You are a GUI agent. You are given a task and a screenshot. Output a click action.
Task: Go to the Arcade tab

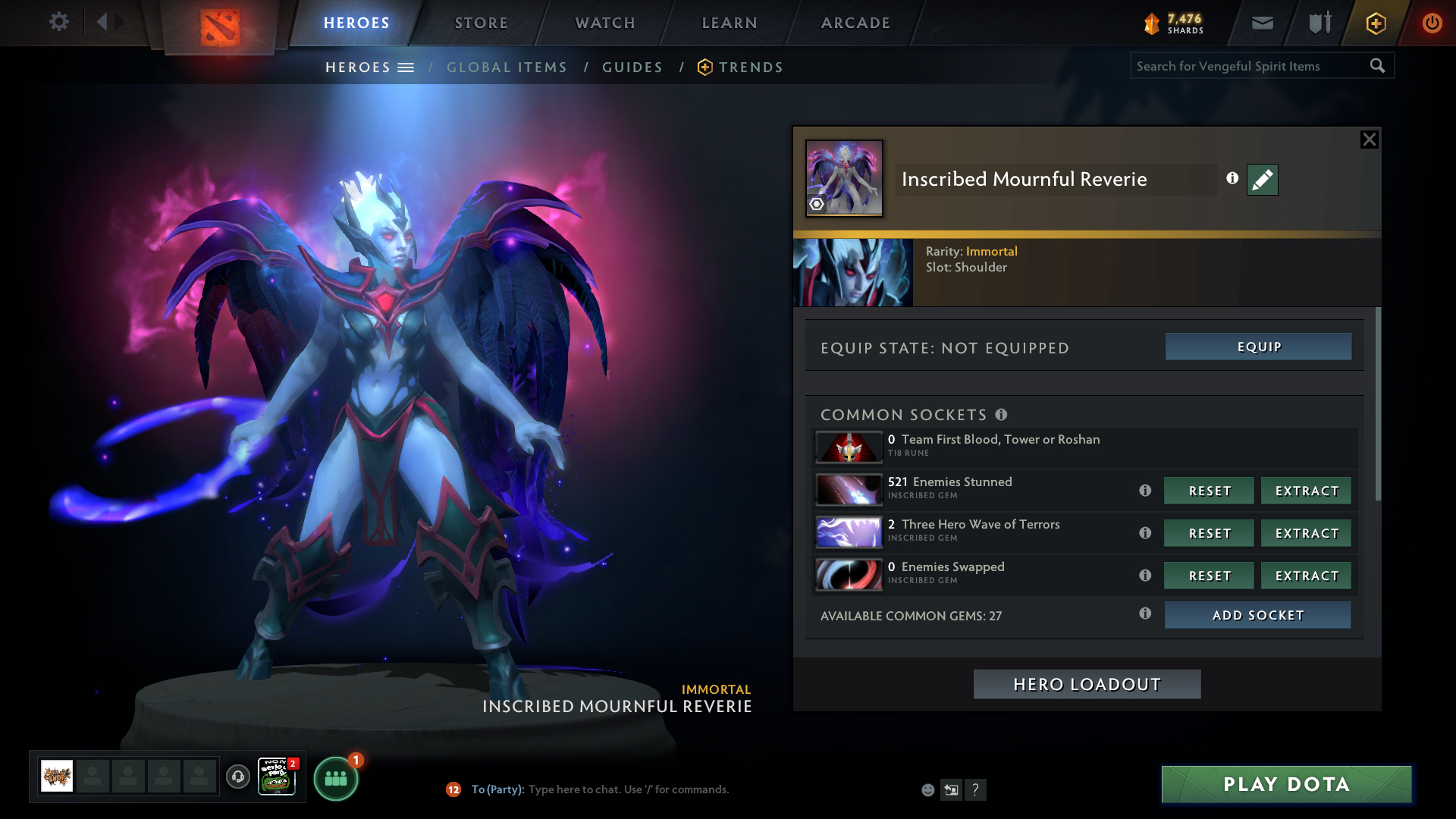pos(855,23)
